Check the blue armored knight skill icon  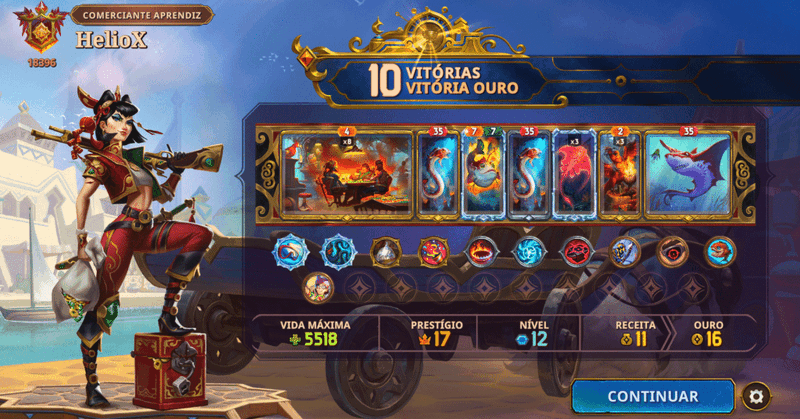click(x=624, y=251)
